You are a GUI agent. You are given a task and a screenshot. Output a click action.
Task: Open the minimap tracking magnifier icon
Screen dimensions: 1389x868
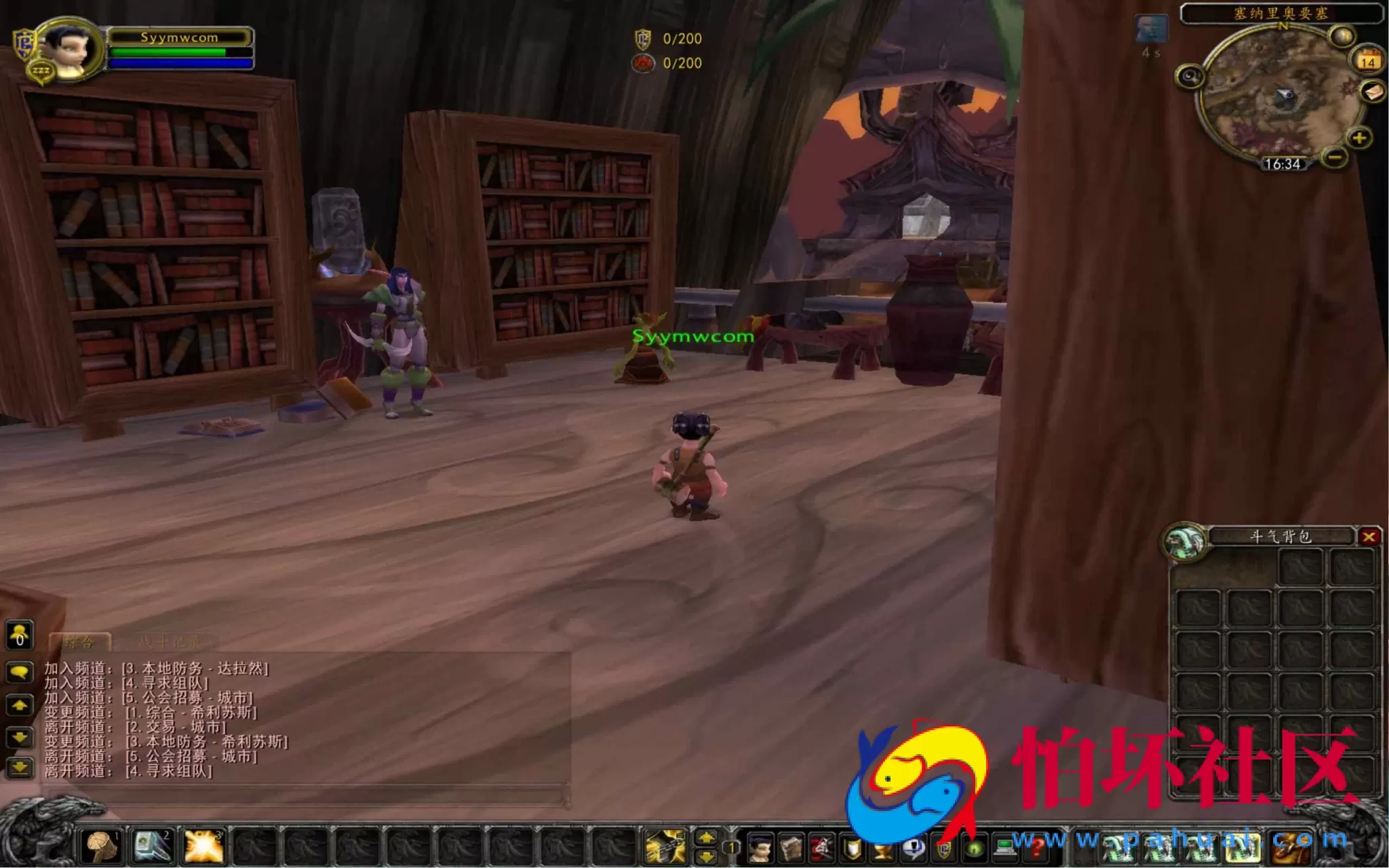tap(1191, 76)
